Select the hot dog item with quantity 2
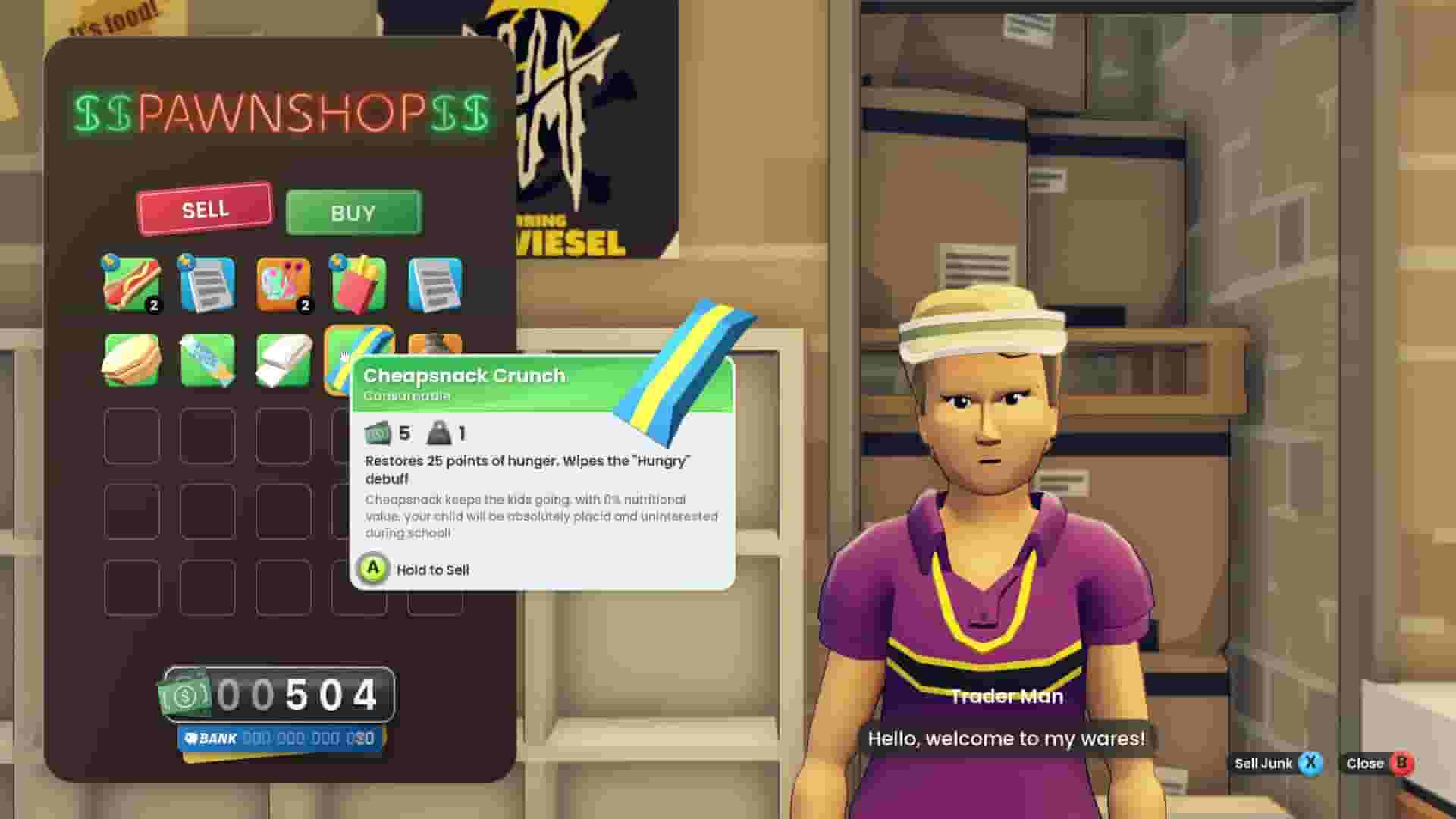The width and height of the screenshot is (1456, 819). click(x=133, y=284)
